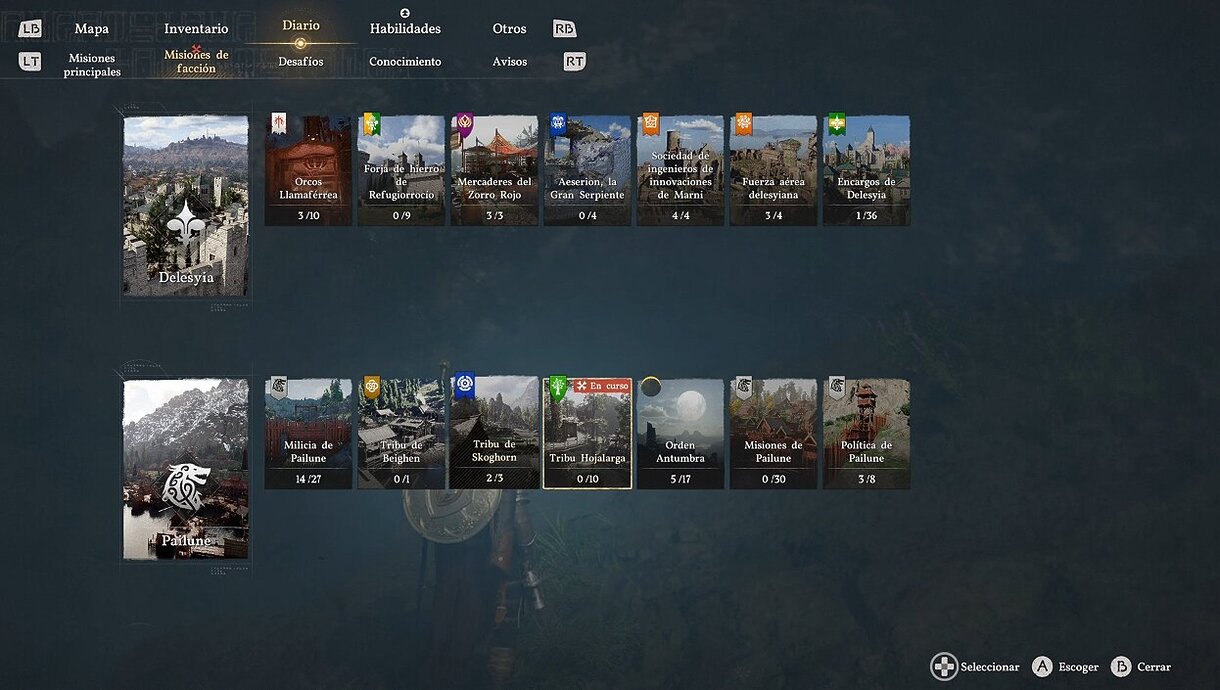
Task: Open the Desafíos sub-tab
Action: pos(301,62)
